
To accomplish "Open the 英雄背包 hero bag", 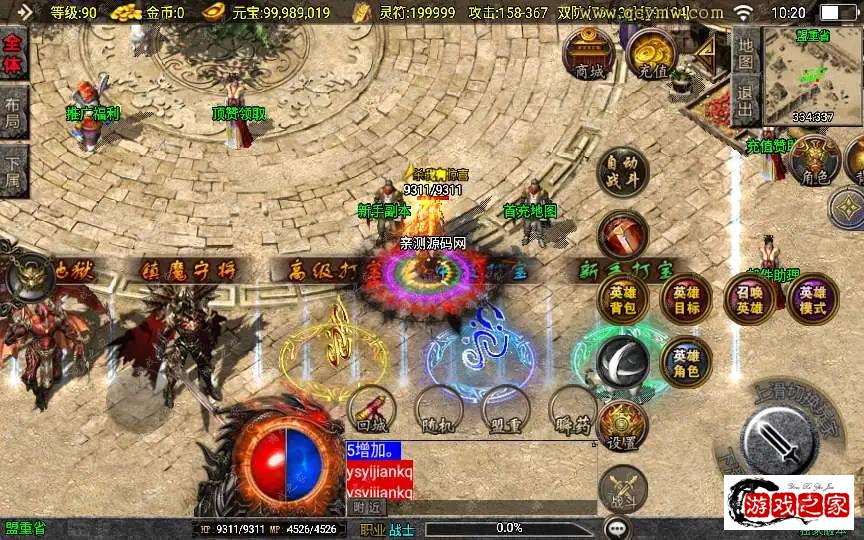I will click(x=622, y=299).
